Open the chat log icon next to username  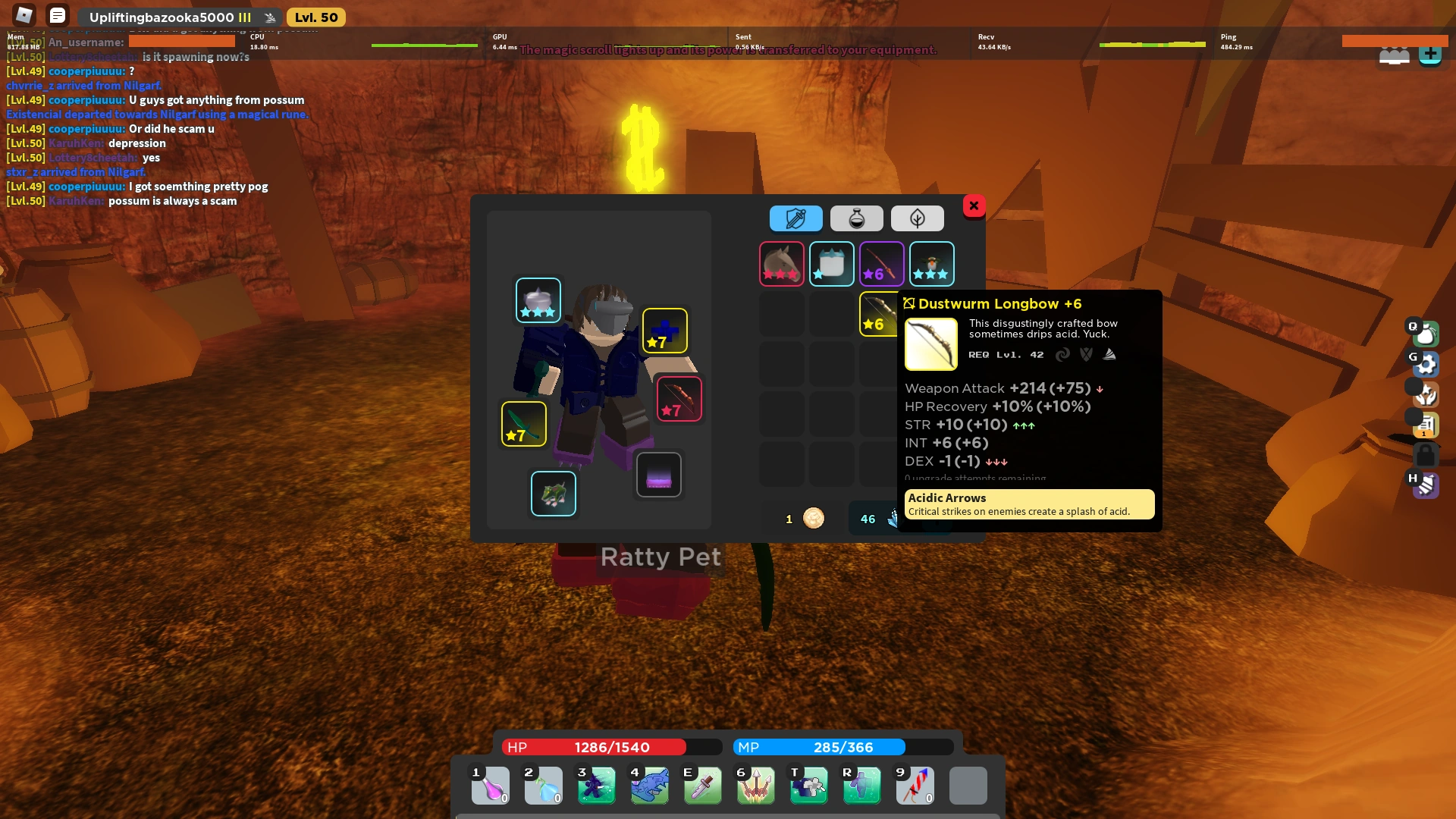[58, 14]
